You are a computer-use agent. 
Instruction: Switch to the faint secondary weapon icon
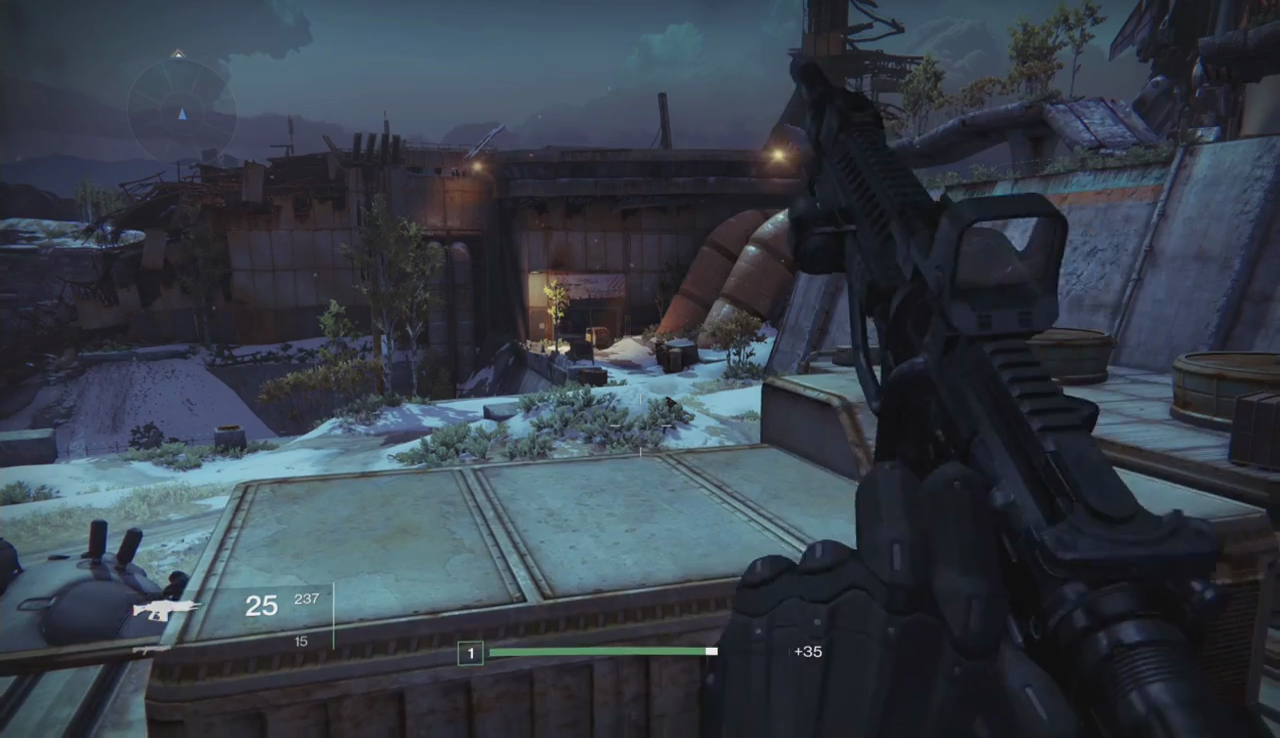[x=151, y=649]
